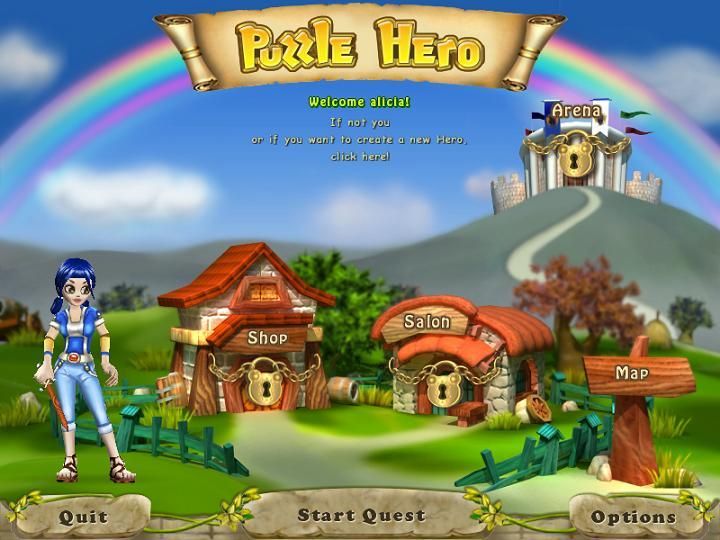Quit the game

click(83, 517)
